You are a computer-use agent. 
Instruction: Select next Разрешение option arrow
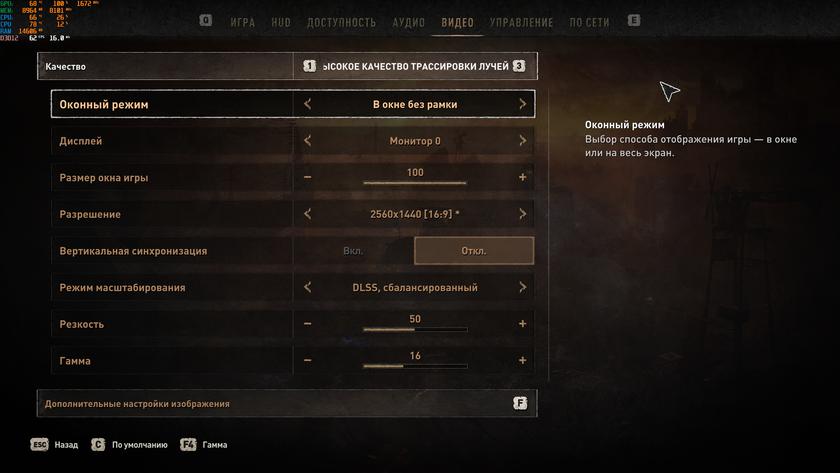tap(522, 214)
